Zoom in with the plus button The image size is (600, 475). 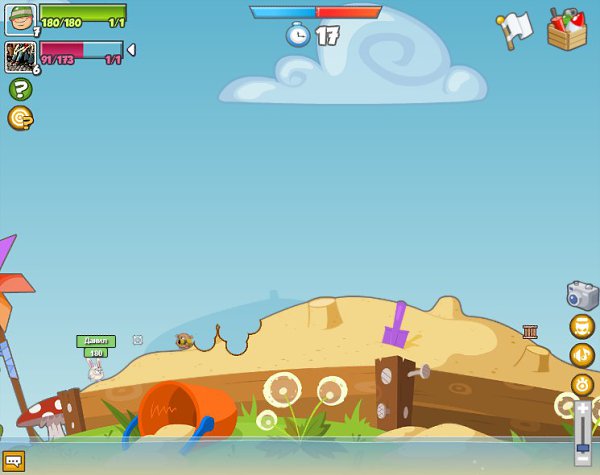click(583, 408)
